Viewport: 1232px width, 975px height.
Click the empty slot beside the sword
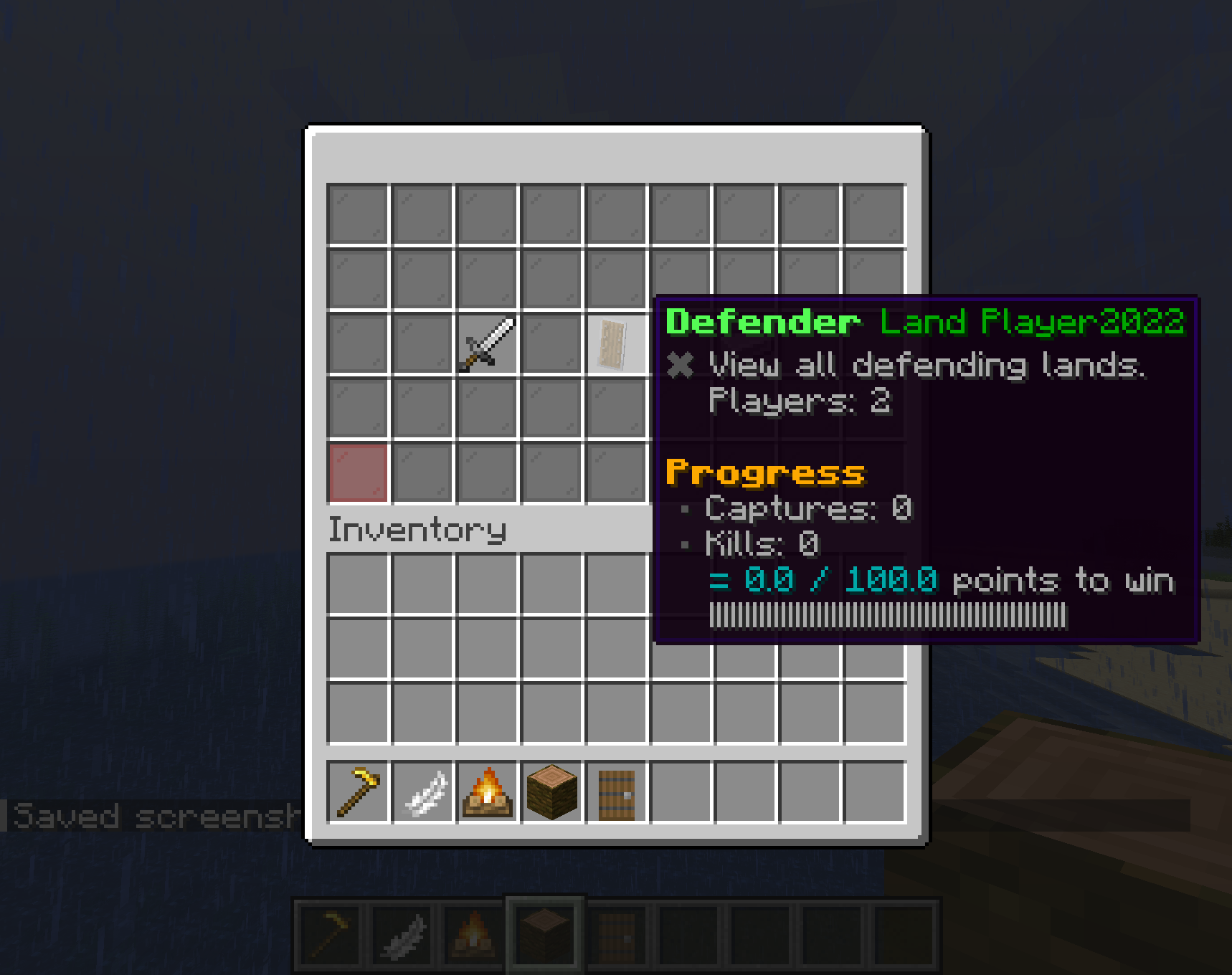pos(551,343)
